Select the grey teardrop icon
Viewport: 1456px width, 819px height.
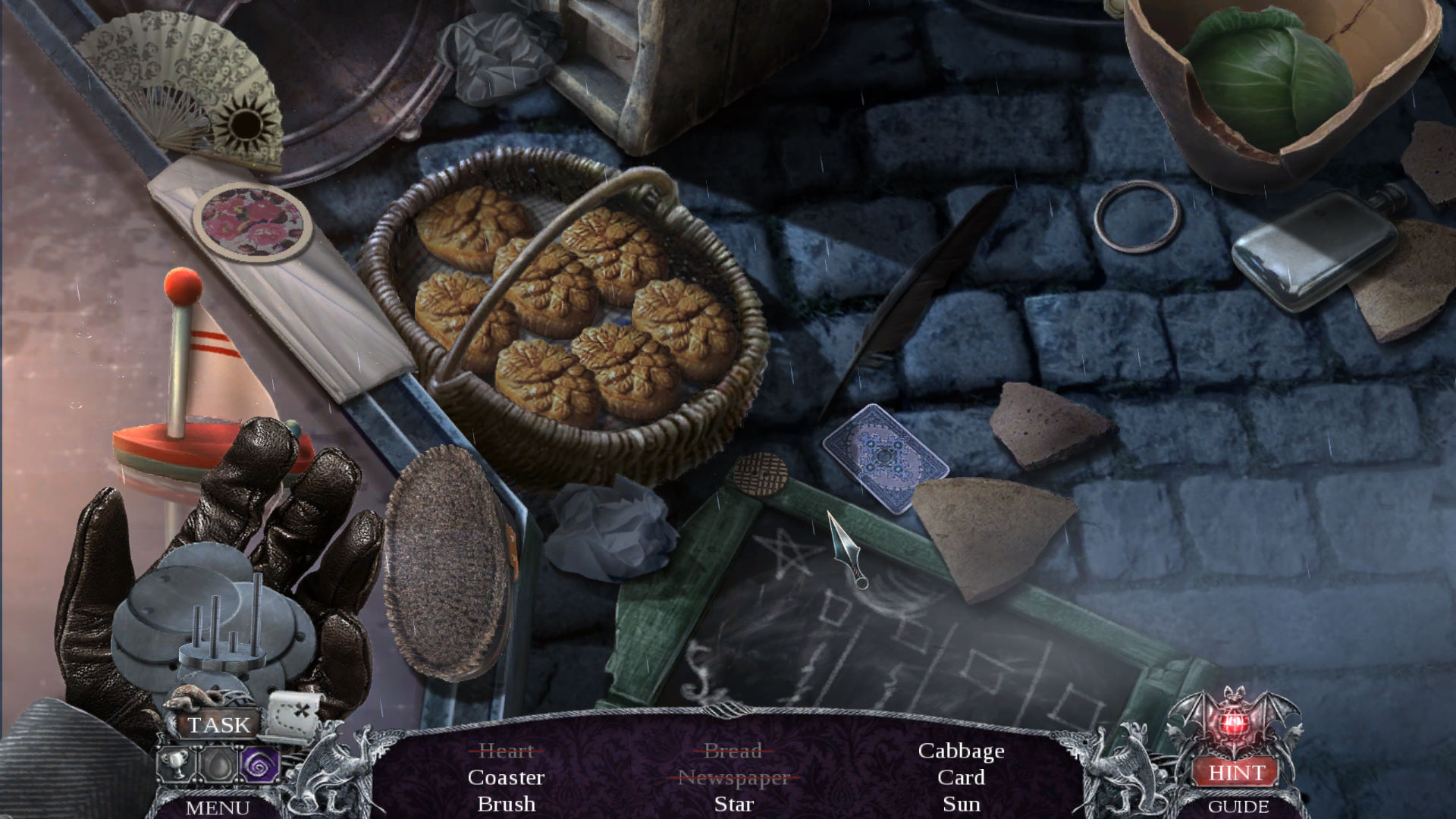[x=218, y=764]
